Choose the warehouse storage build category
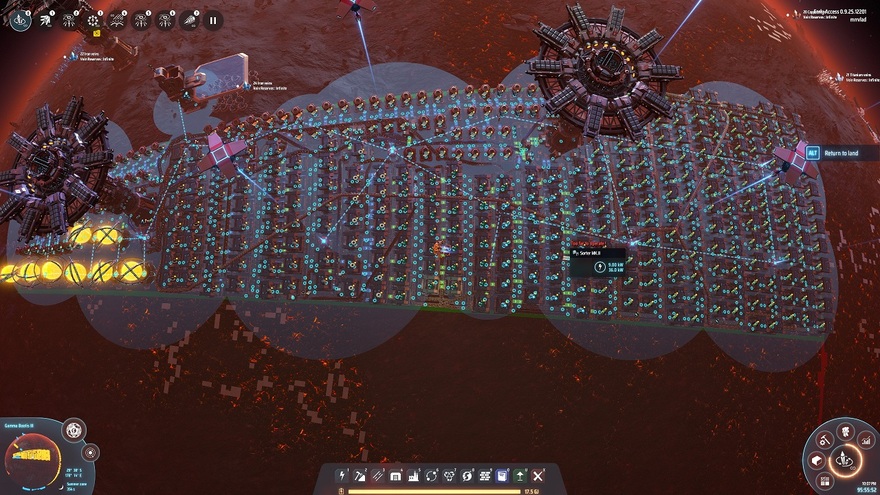 (397, 476)
